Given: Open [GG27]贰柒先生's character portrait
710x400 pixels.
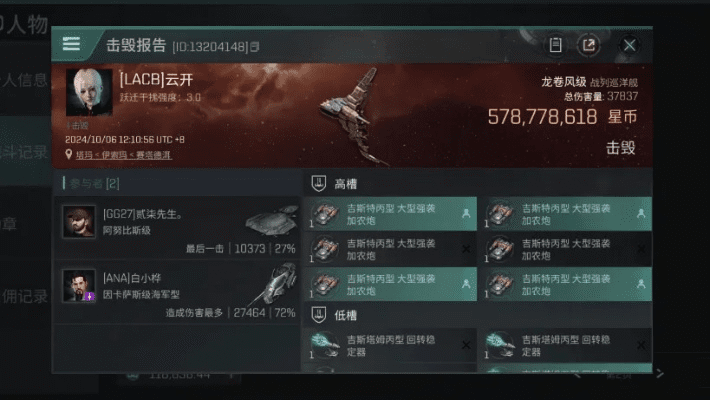Looking at the screenshot, I should [x=79, y=222].
